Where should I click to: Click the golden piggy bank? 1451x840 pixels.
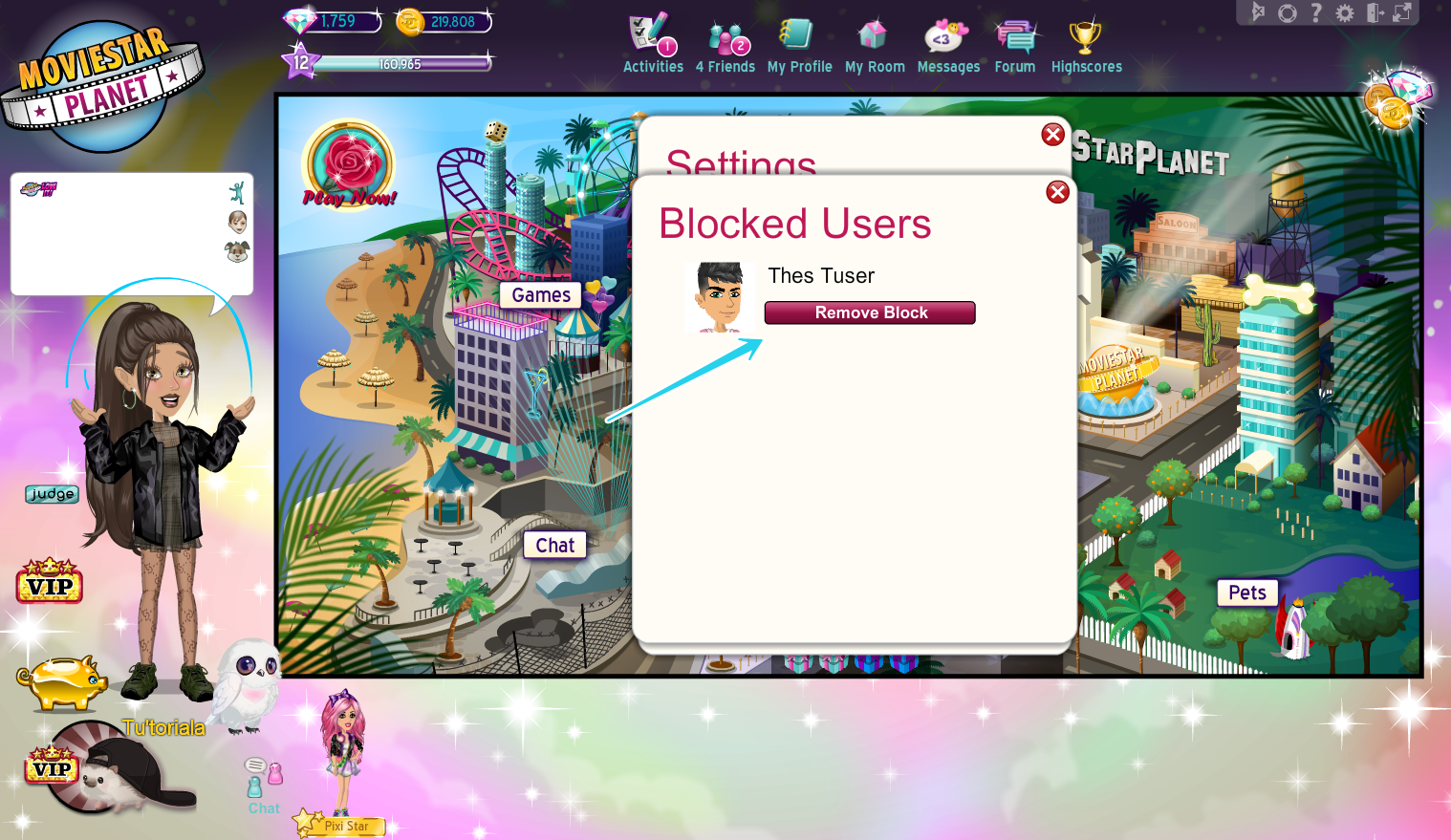tap(62, 683)
